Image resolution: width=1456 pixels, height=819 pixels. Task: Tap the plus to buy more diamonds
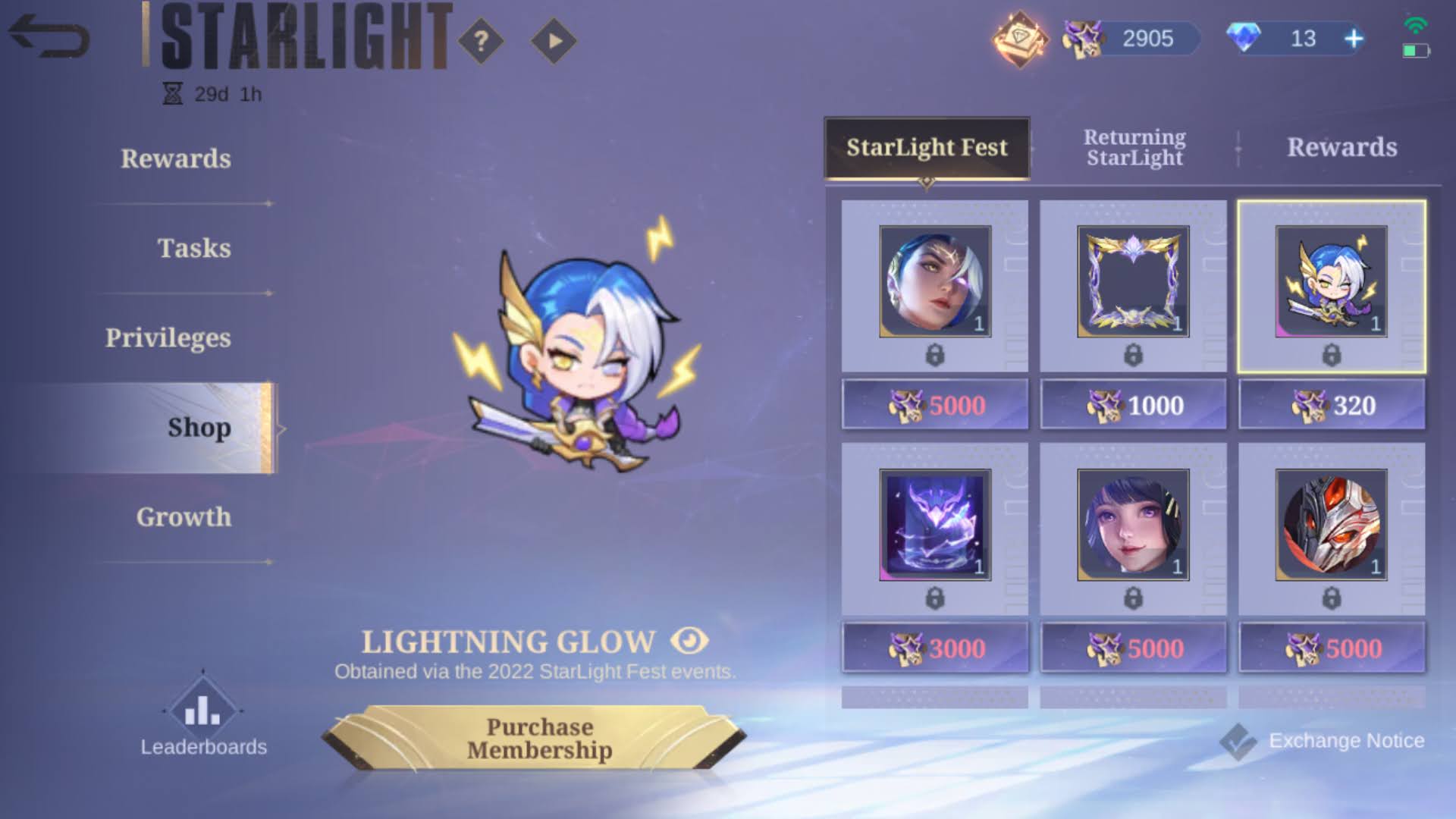[1354, 37]
